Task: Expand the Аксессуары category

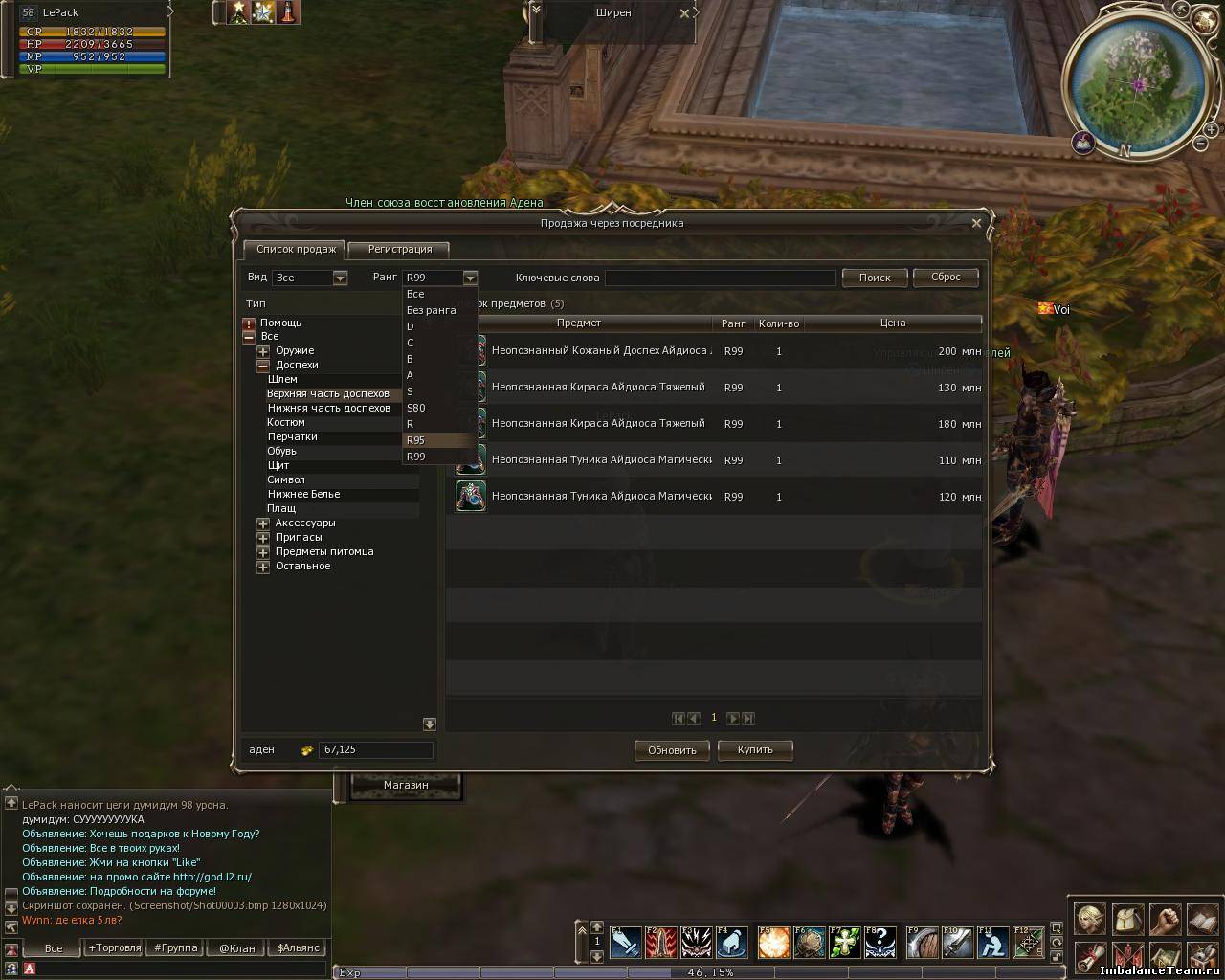Action: click(x=263, y=523)
